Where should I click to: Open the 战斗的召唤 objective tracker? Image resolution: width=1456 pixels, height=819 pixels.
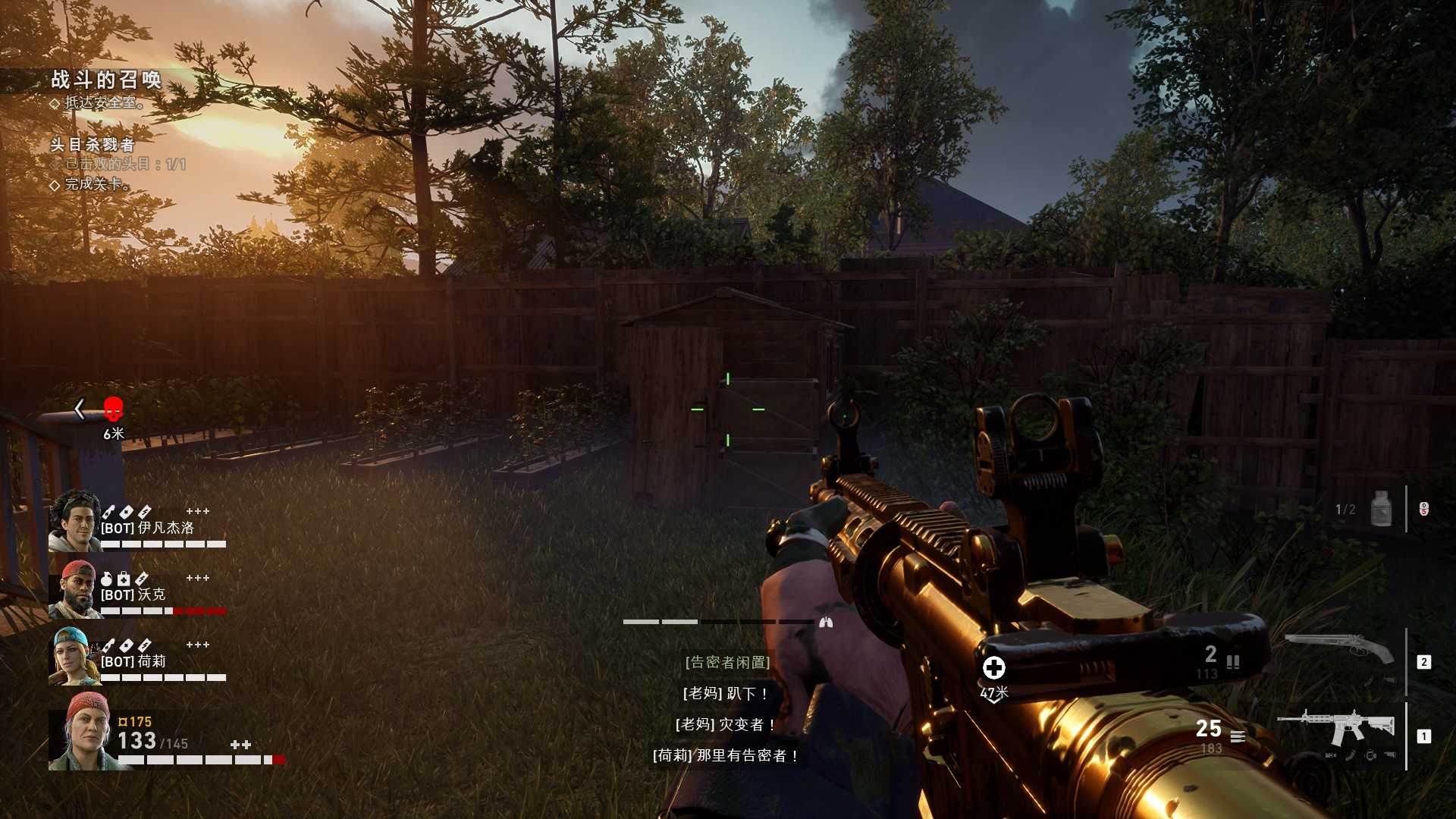[x=106, y=80]
